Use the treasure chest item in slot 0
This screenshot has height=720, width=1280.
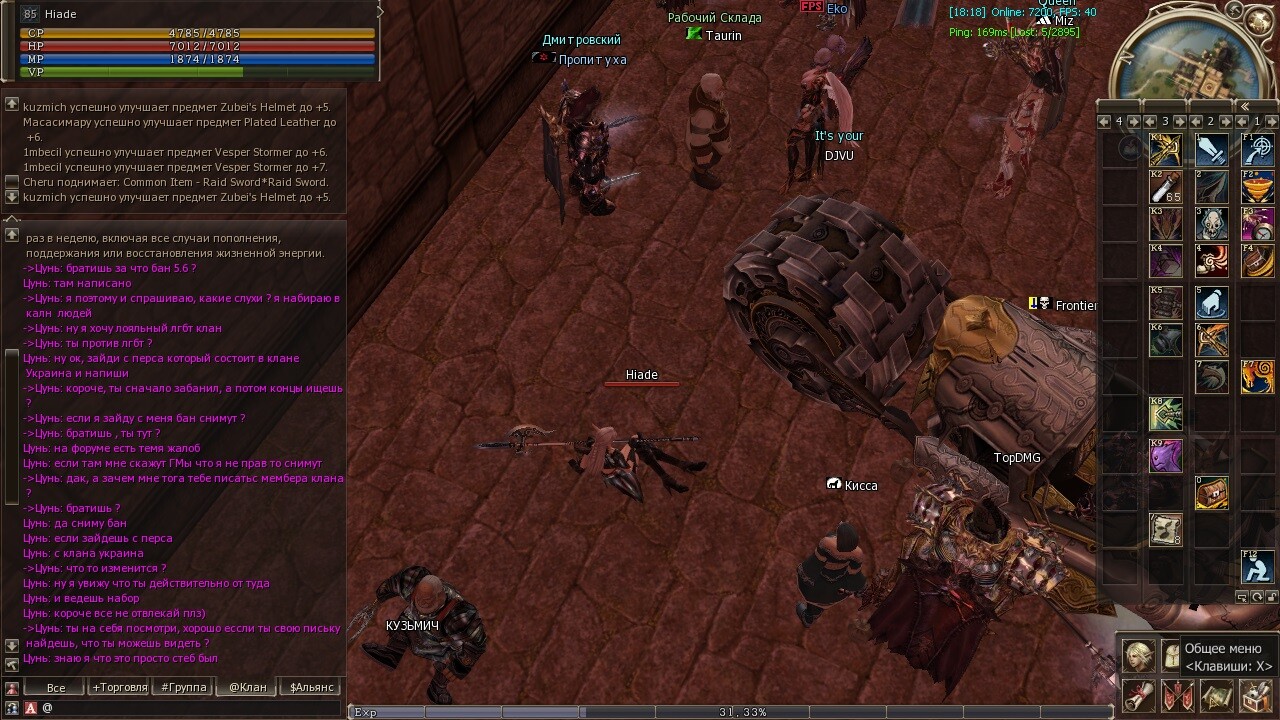(1212, 493)
